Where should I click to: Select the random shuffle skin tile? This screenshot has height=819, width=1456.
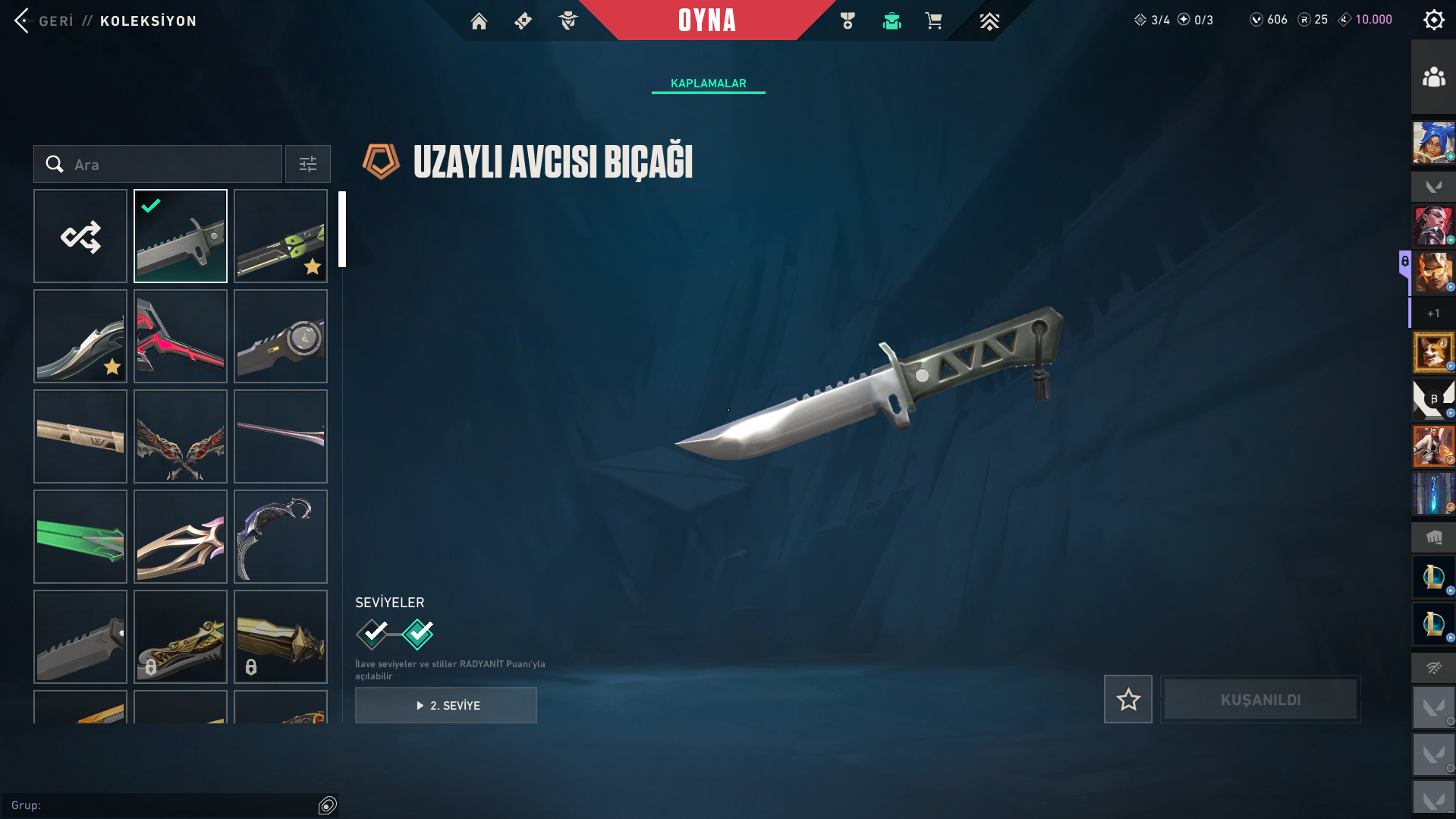pos(80,236)
